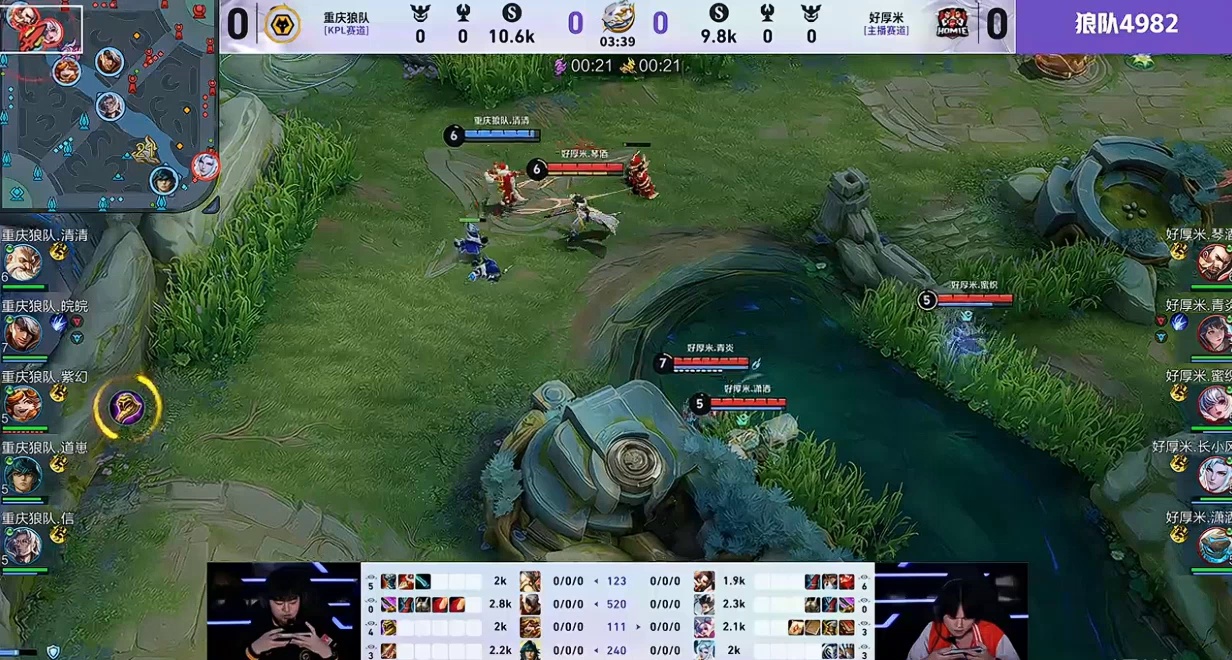This screenshot has width=1232, height=660.
Task: Select the 重庆狼队.皖皖 player portrait
Action: pos(22,333)
